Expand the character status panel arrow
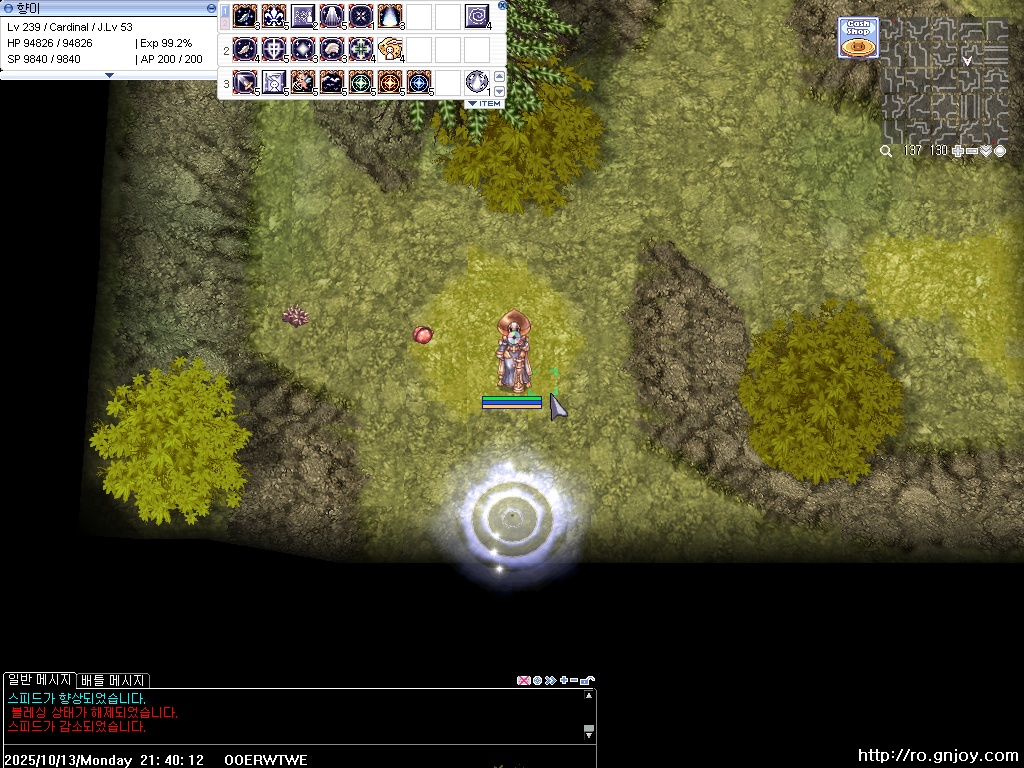 (109, 75)
